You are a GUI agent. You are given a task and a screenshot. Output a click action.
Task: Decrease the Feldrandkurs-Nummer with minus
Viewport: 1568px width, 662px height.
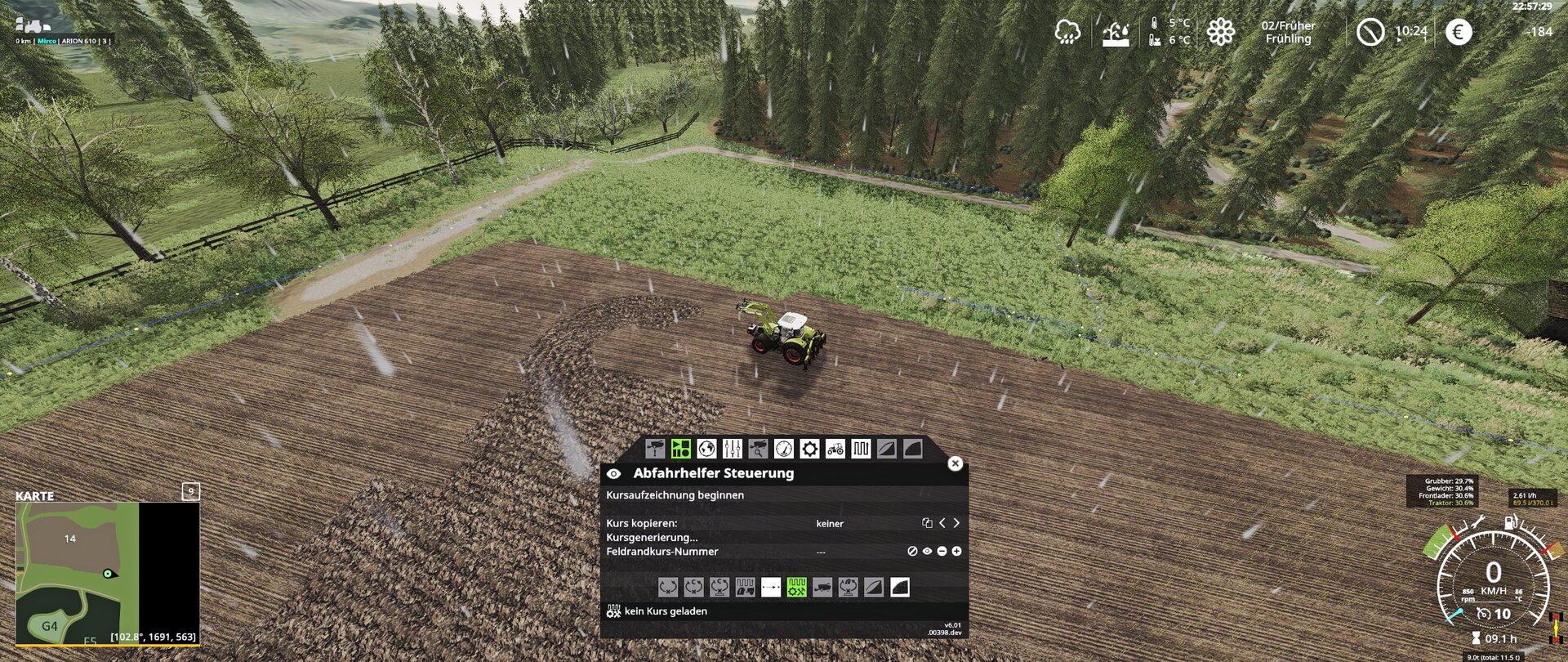click(x=942, y=552)
